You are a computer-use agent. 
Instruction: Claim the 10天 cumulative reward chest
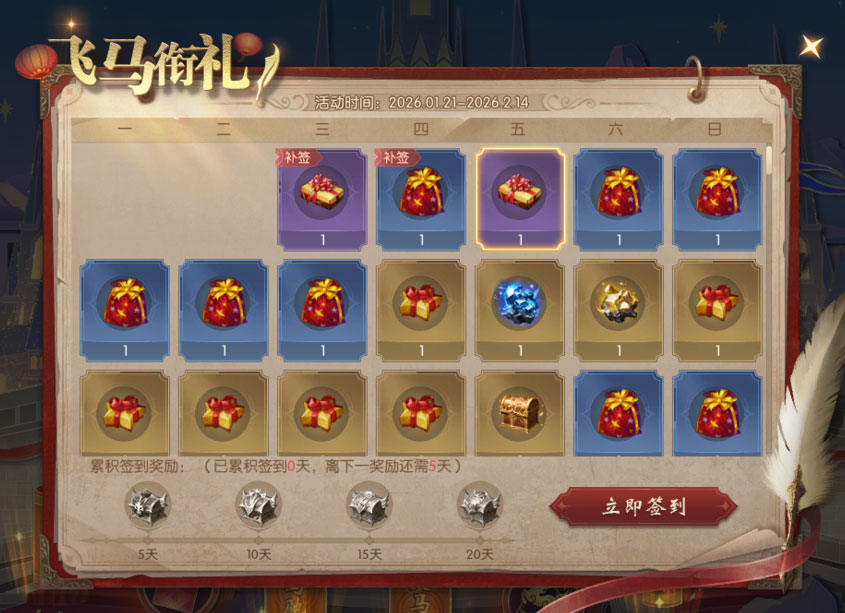pyautogui.click(x=258, y=504)
